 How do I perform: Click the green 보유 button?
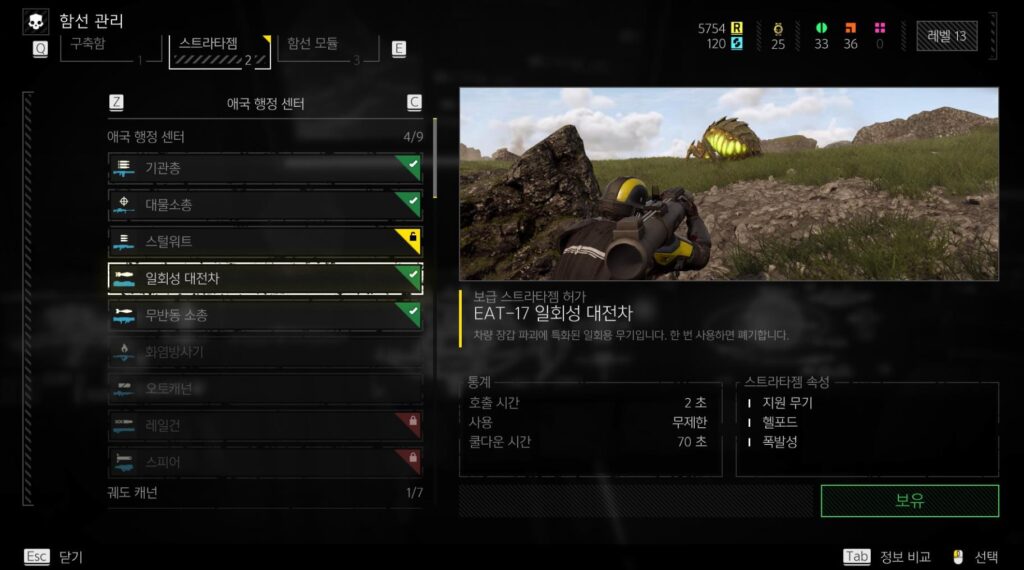(x=909, y=501)
